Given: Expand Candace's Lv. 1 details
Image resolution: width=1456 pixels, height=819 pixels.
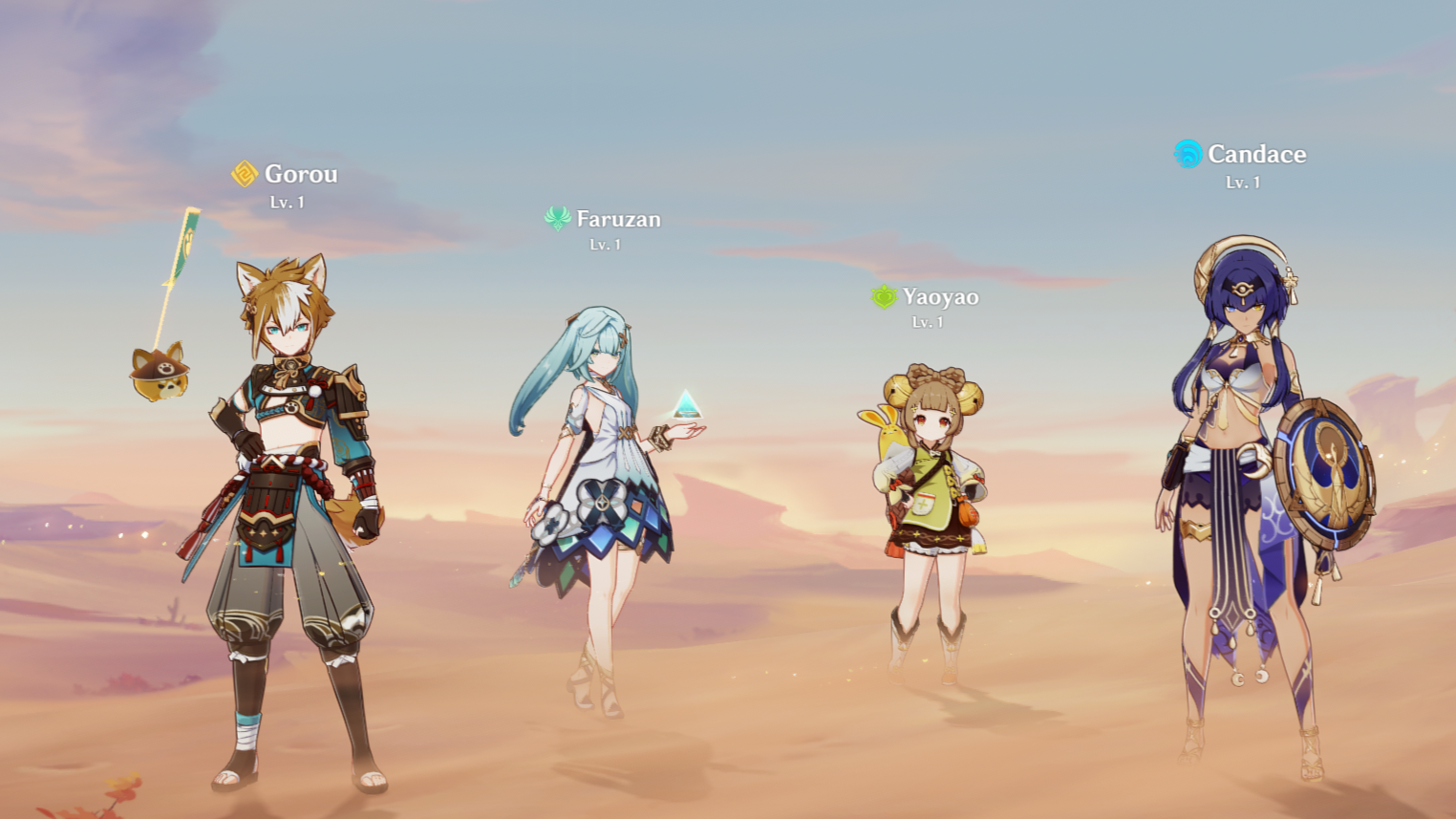Looking at the screenshot, I should pos(1242,181).
